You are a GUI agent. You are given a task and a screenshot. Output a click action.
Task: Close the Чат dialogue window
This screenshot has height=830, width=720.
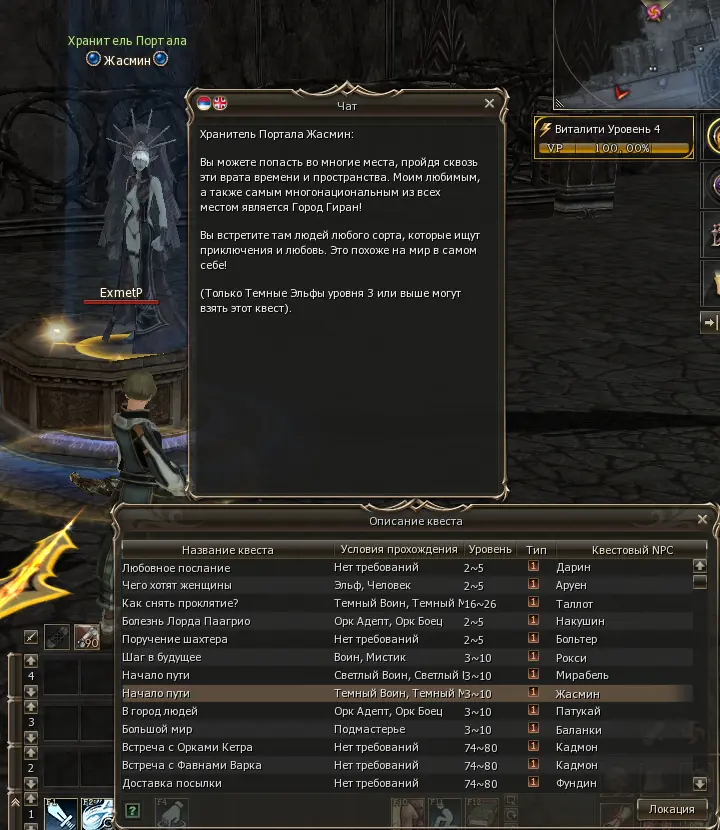coord(489,103)
